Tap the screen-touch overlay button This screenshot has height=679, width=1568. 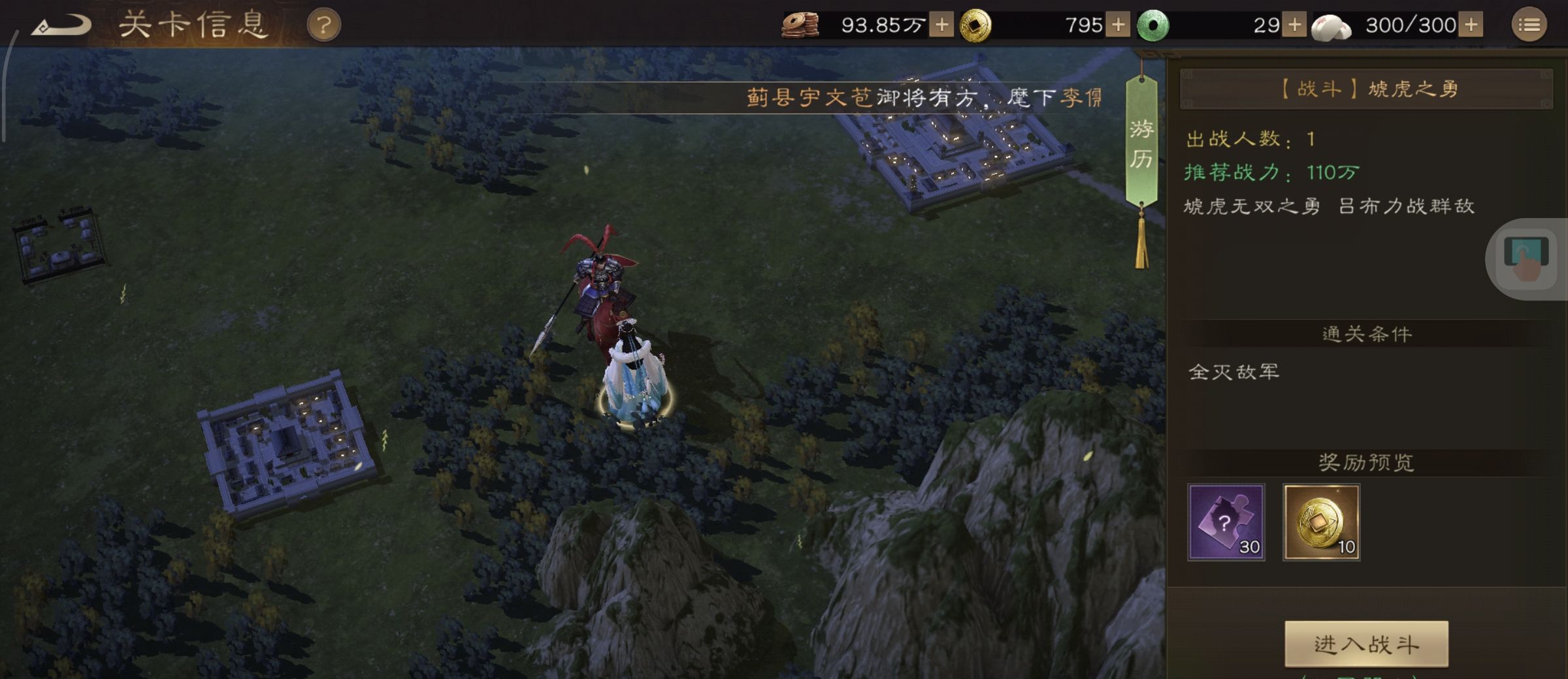(x=1526, y=259)
